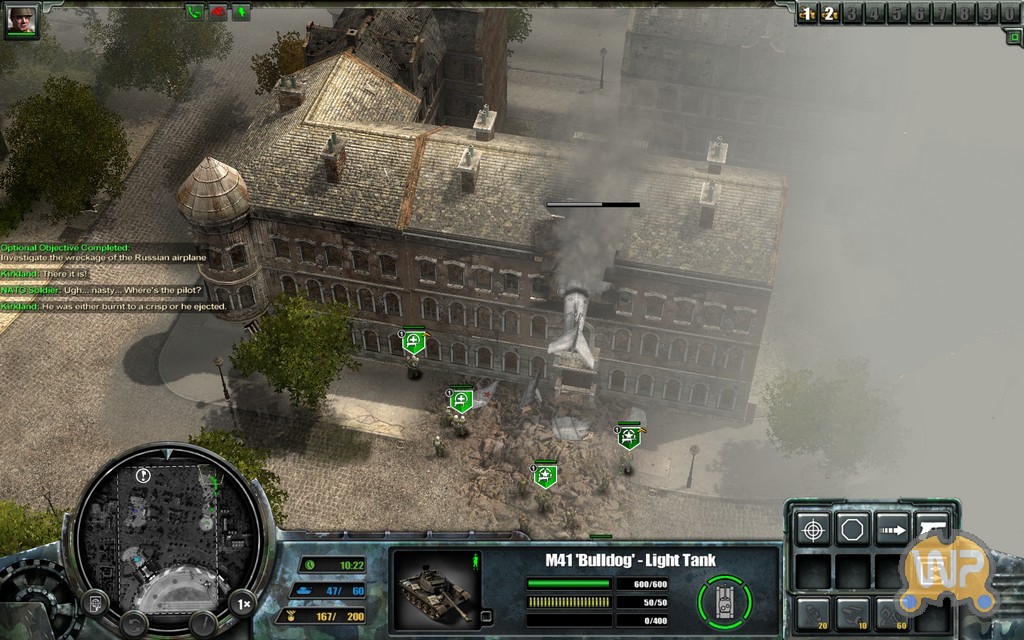The image size is (1024, 640).
Task: Use the support ability costing 10
Action: pos(852,614)
